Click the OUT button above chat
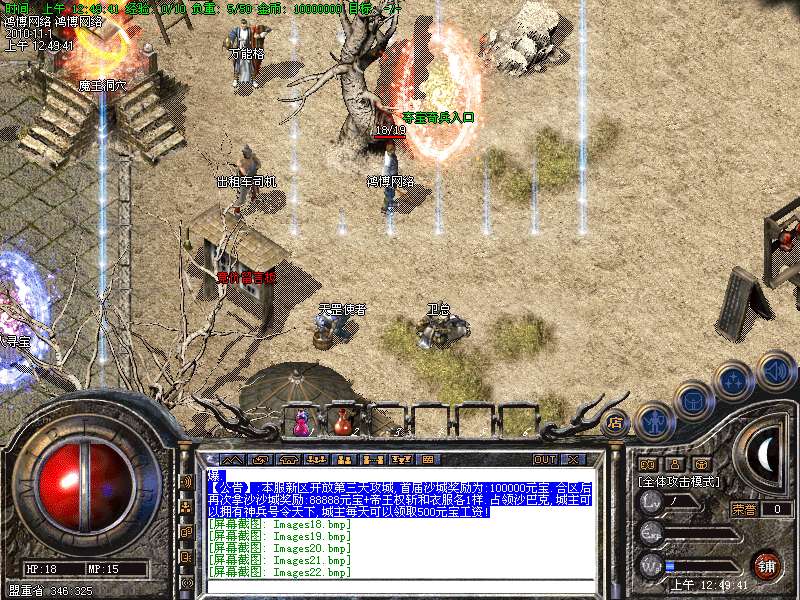This screenshot has width=800, height=600. point(544,459)
